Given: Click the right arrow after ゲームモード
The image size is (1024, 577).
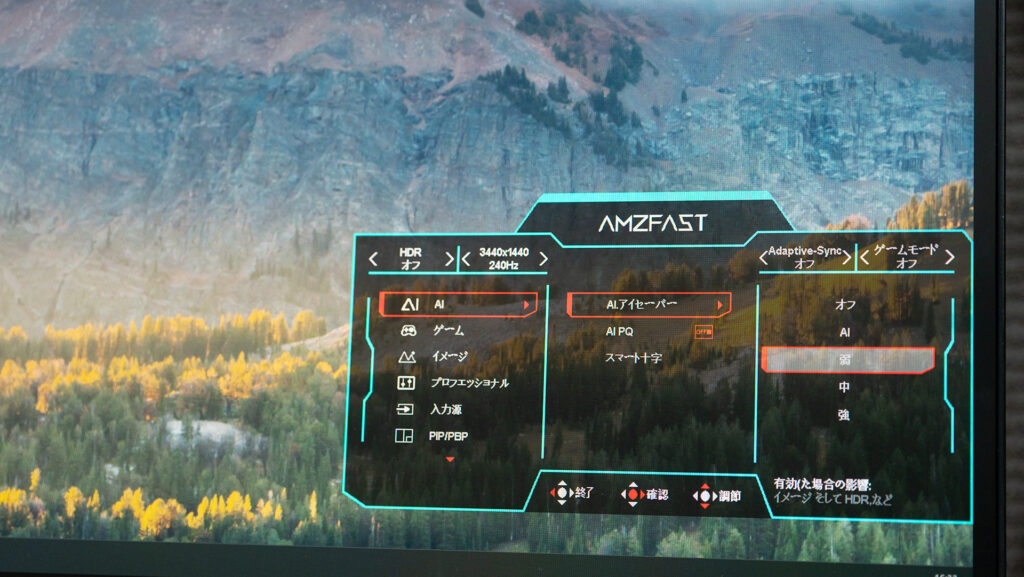Looking at the screenshot, I should tap(949, 258).
